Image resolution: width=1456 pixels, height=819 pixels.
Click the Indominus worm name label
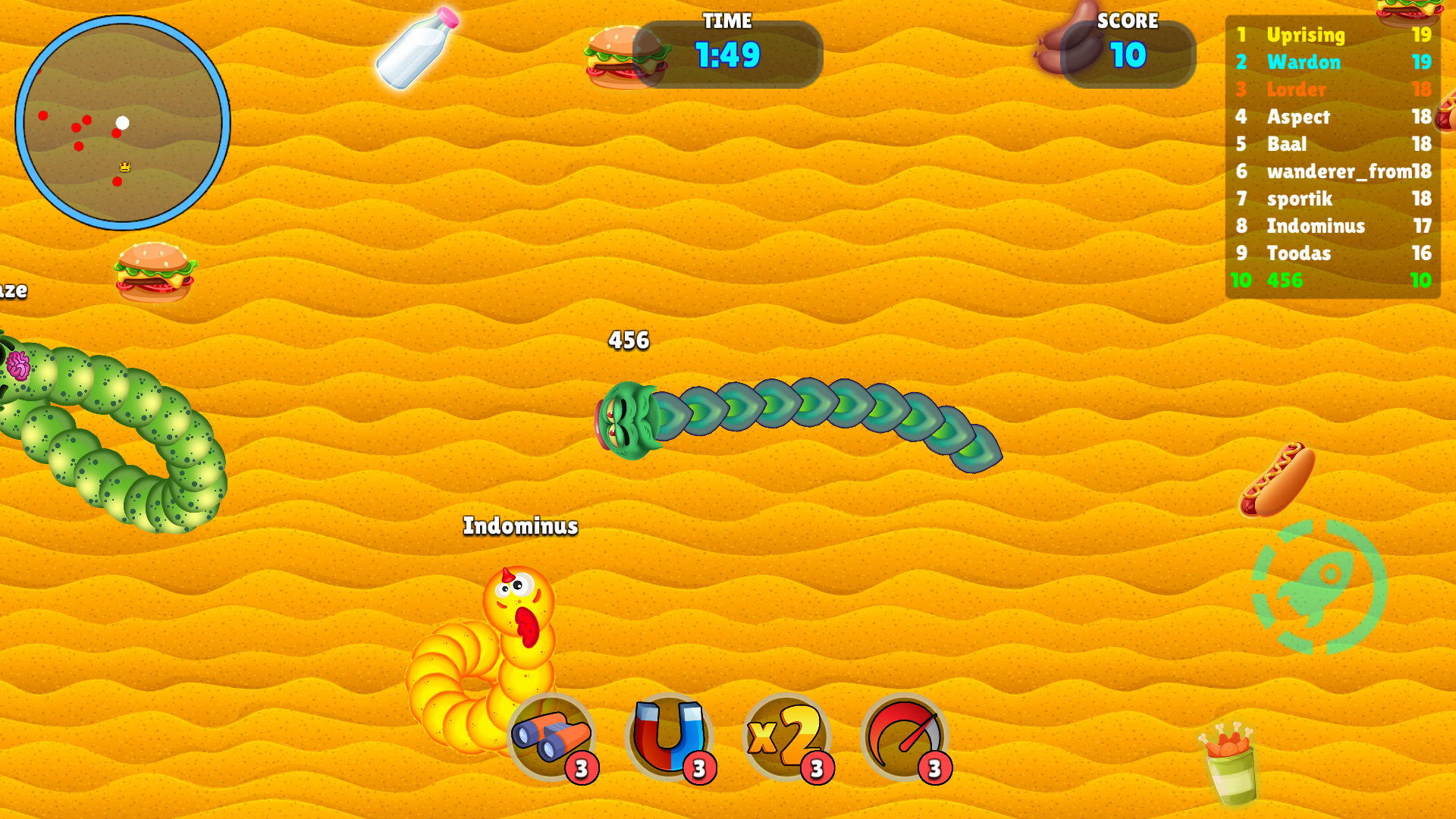point(519,525)
